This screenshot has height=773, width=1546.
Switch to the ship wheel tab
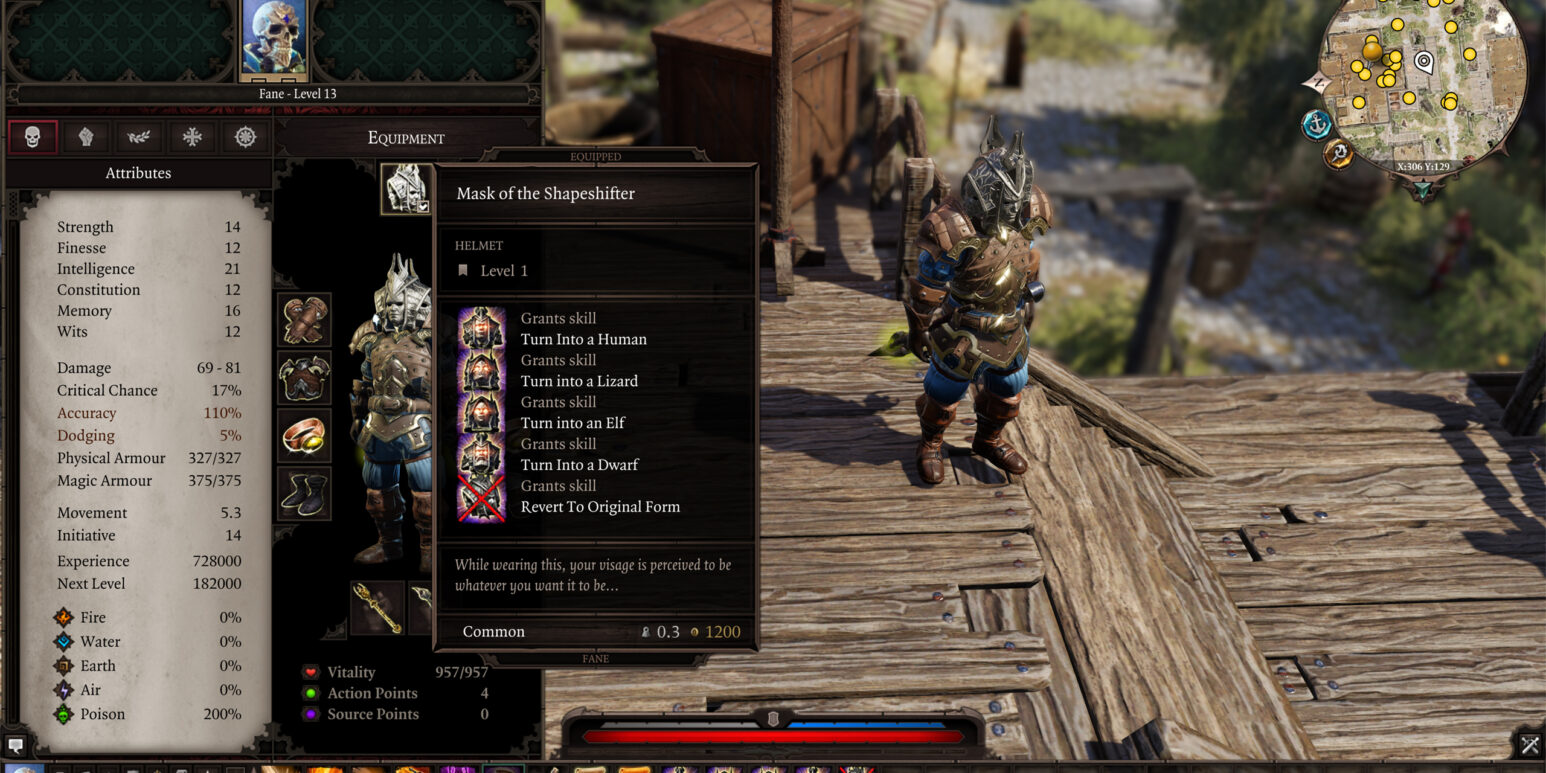(x=245, y=137)
